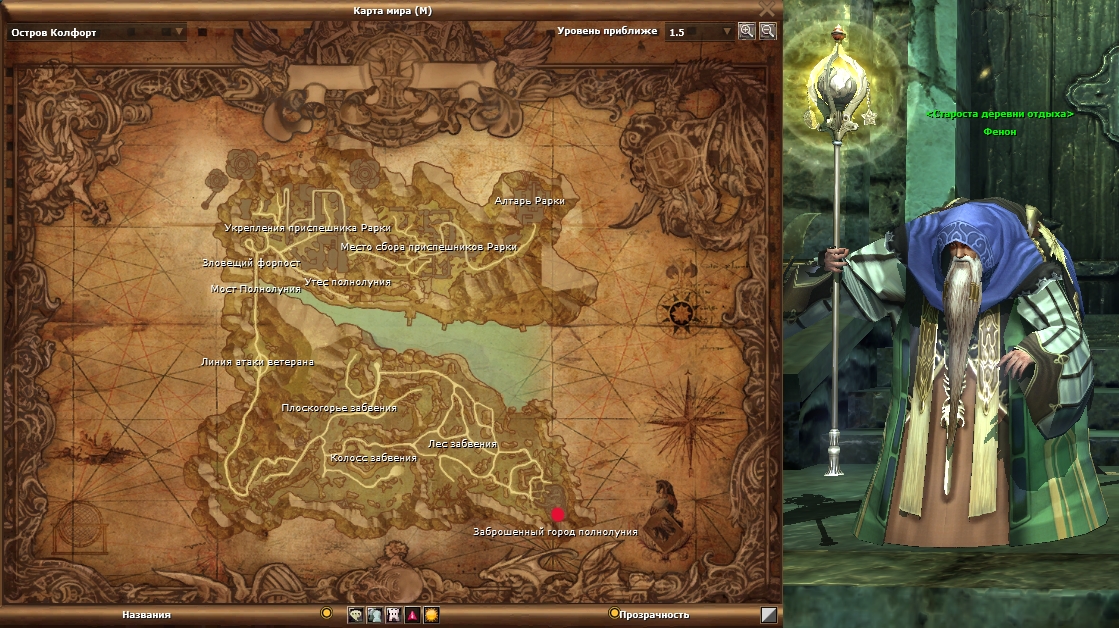This screenshot has width=1119, height=628.
Task: Open the Остров Колфорт region dropdown
Action: point(180,32)
